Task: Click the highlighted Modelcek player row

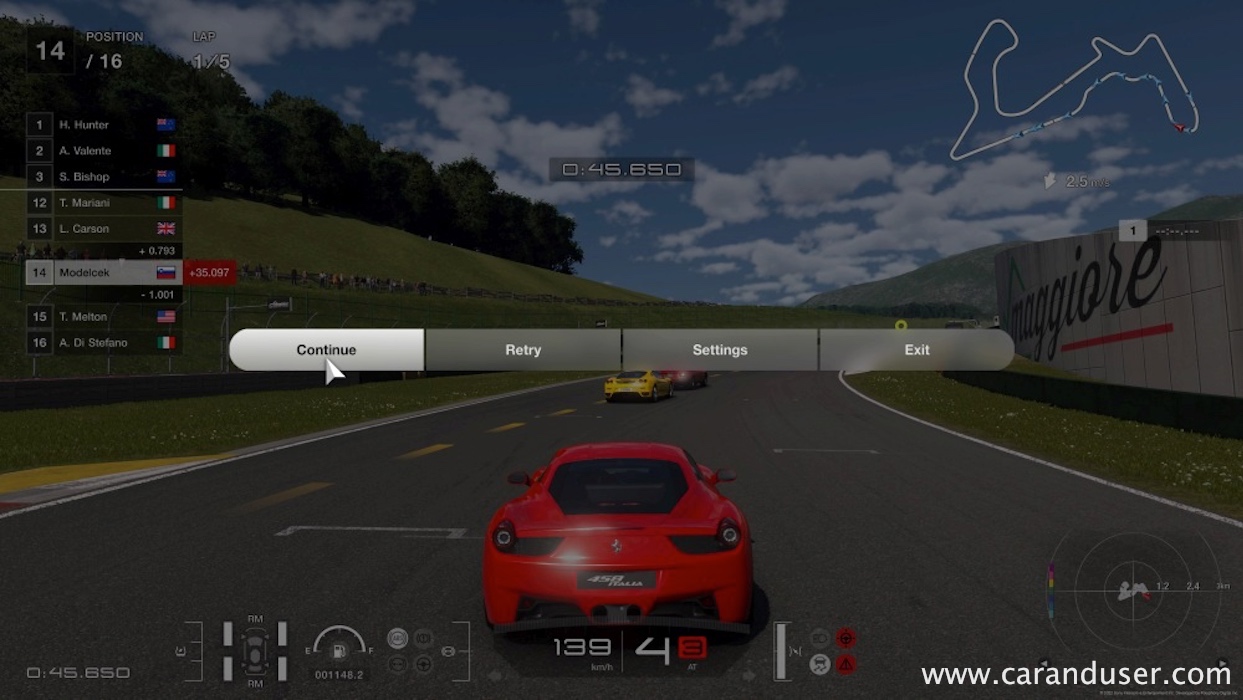Action: 104,272
